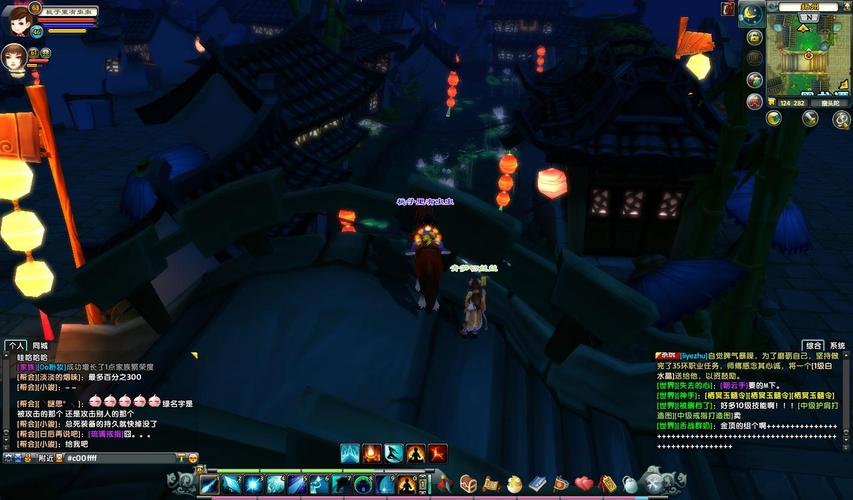Viewport: 853px width, 500px height.
Task: Toggle the moon day-night icon
Action: click(x=749, y=14)
